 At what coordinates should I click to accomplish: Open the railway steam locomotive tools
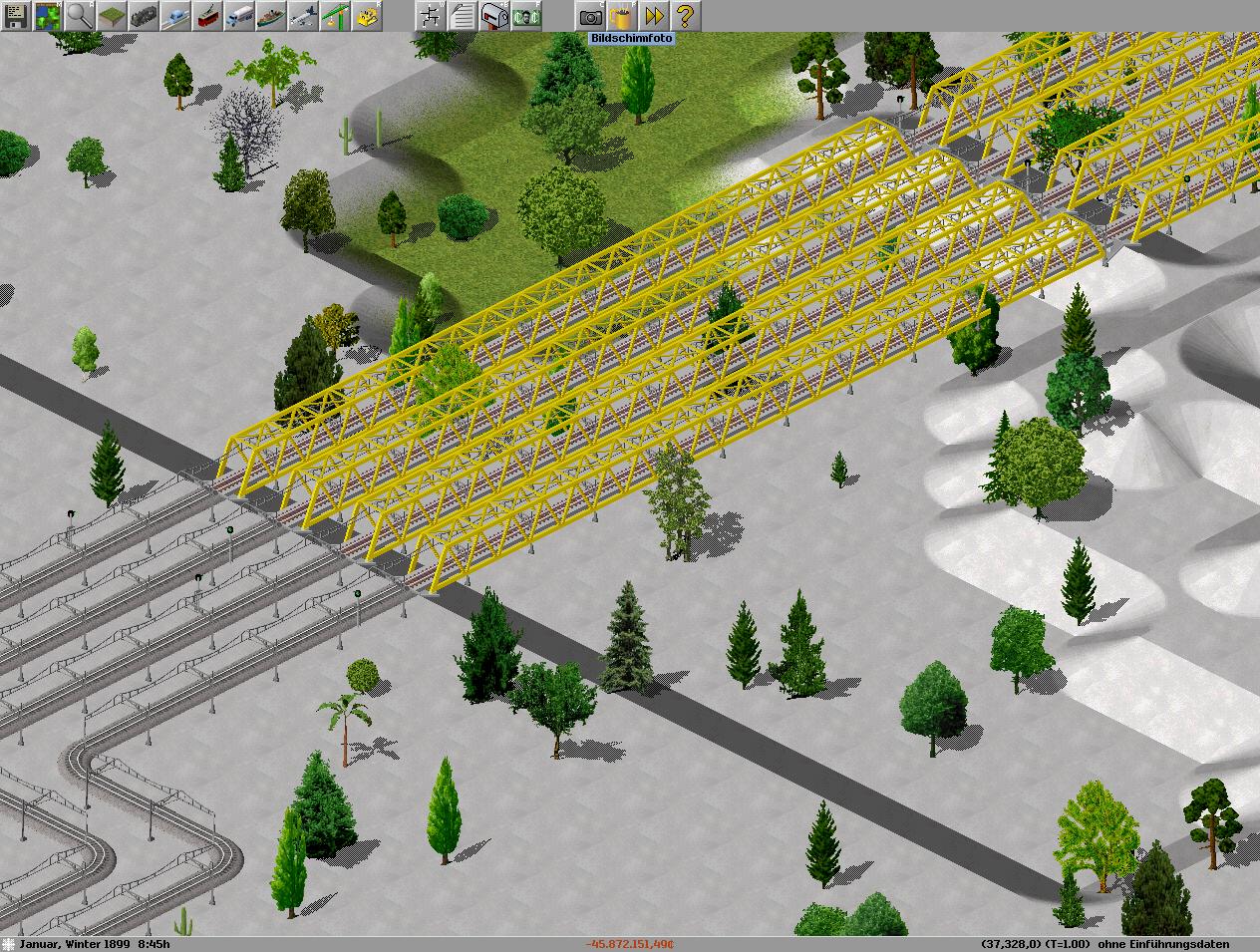pyautogui.click(x=144, y=15)
